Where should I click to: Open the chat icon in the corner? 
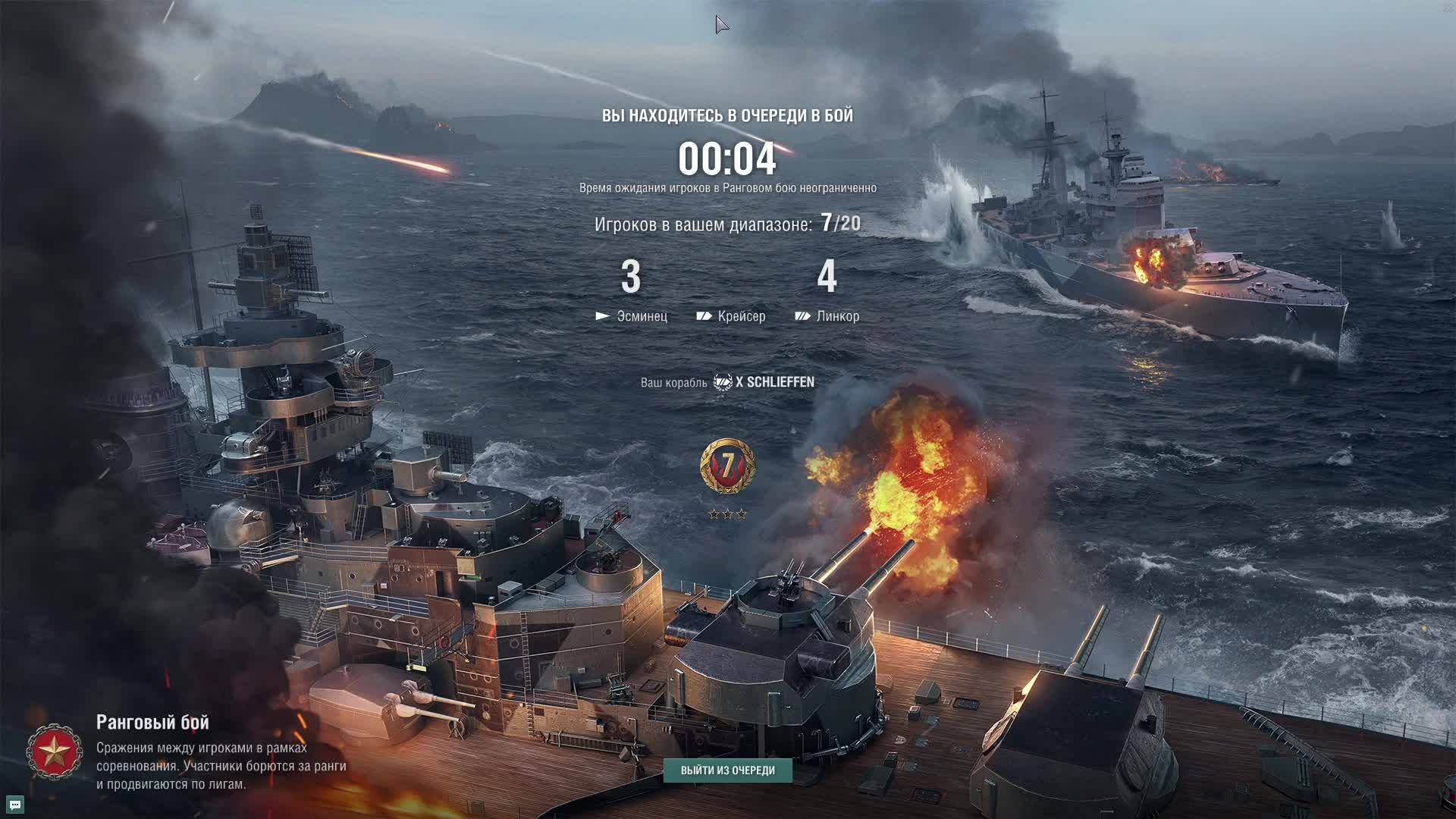click(x=14, y=805)
